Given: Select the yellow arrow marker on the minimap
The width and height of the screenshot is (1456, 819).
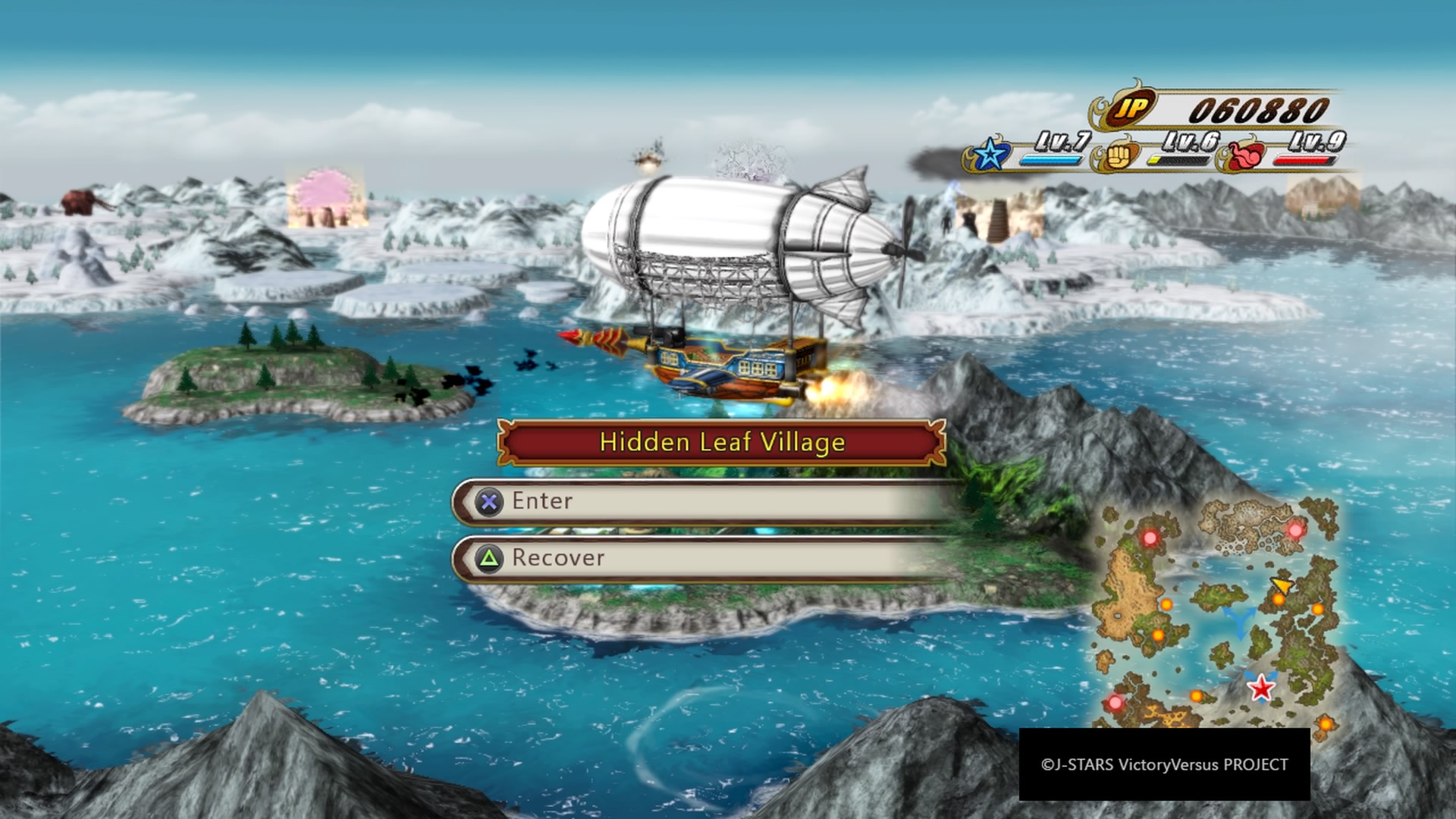Looking at the screenshot, I should [1282, 585].
